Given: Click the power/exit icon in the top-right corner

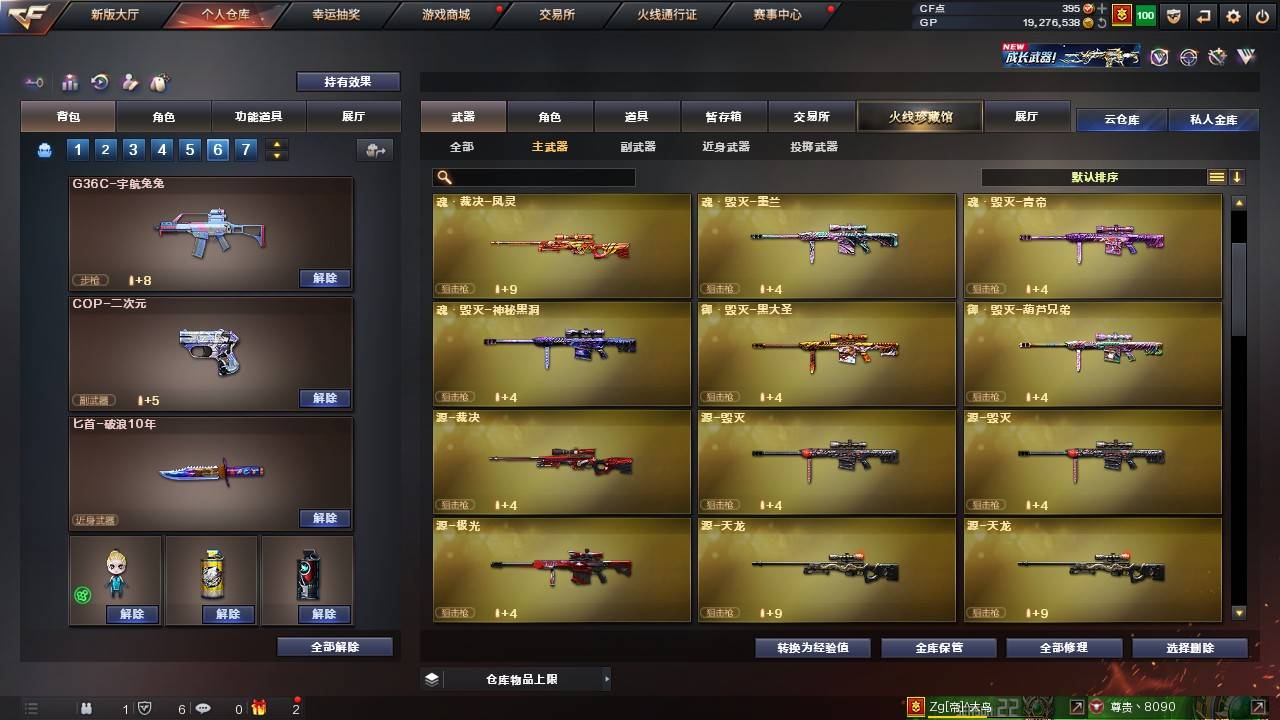Looking at the screenshot, I should coord(1262,15).
